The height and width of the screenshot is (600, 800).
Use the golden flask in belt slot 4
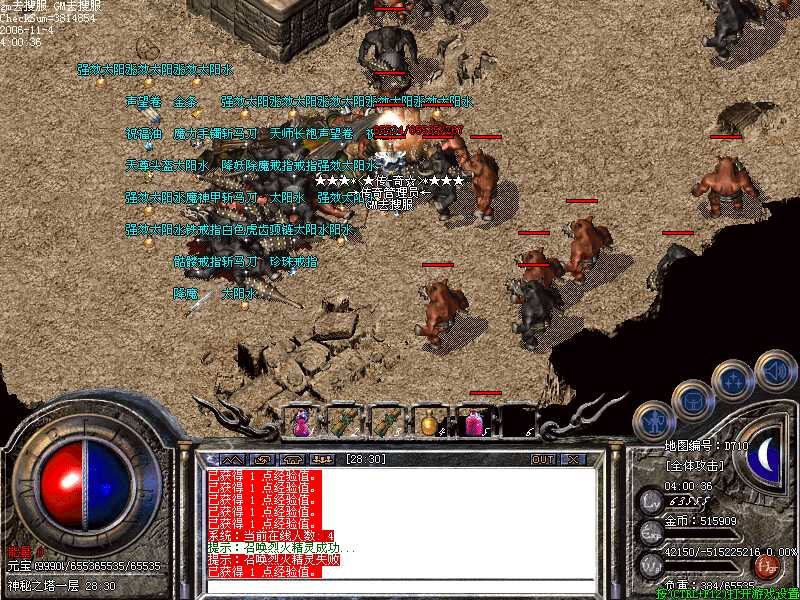tap(430, 423)
